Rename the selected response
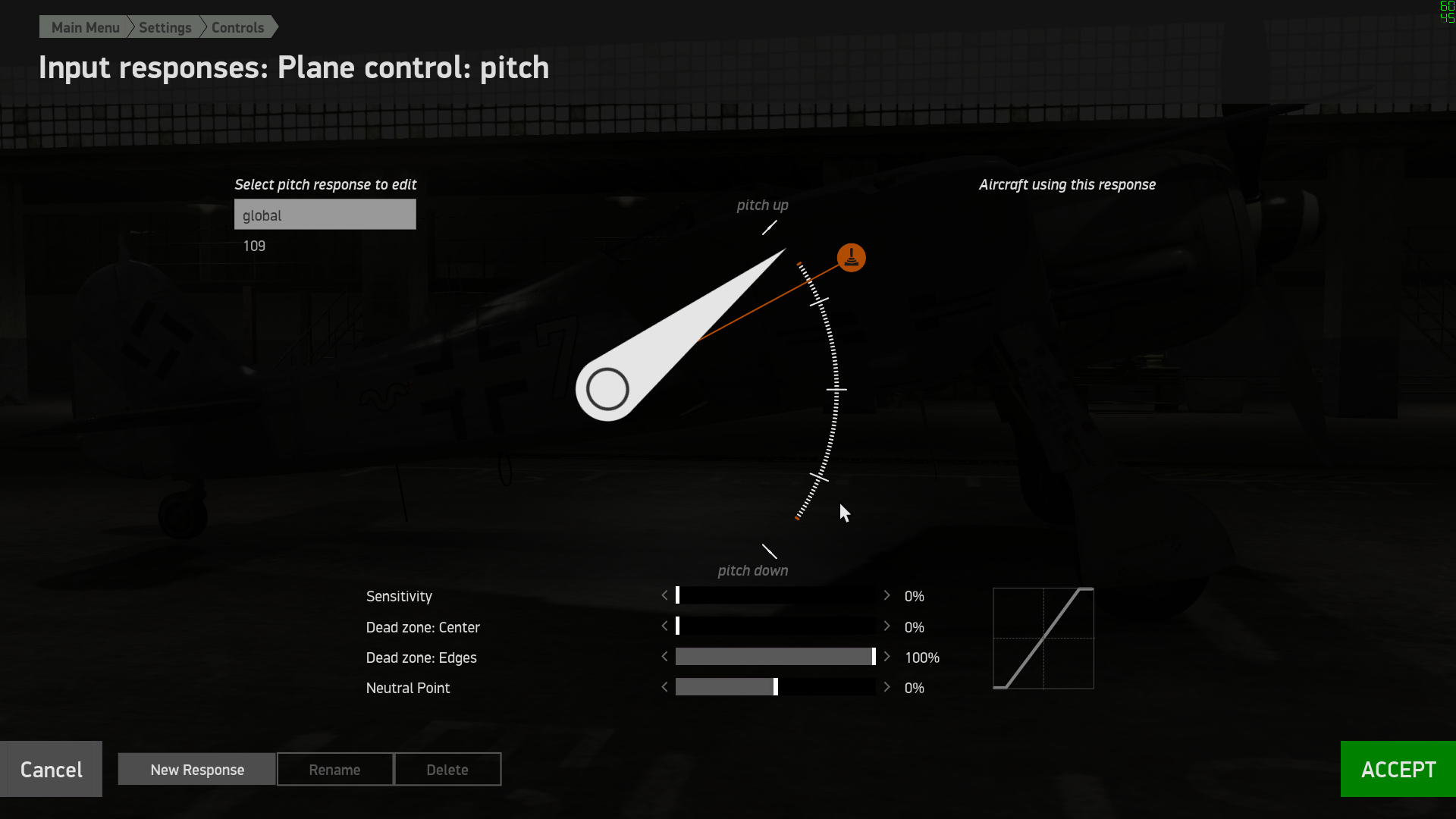This screenshot has width=1456, height=819. pos(334,770)
